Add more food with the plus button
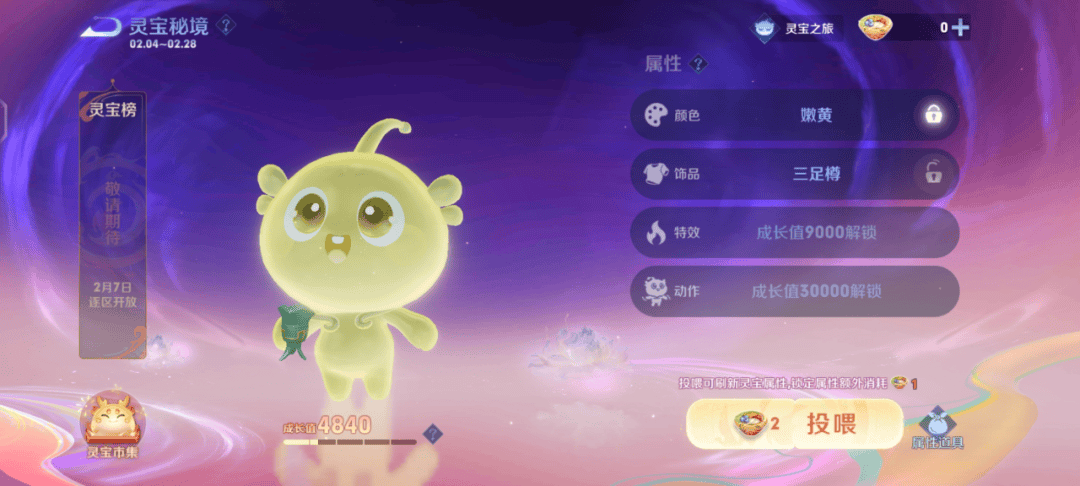This screenshot has height=486, width=1080. (960, 28)
